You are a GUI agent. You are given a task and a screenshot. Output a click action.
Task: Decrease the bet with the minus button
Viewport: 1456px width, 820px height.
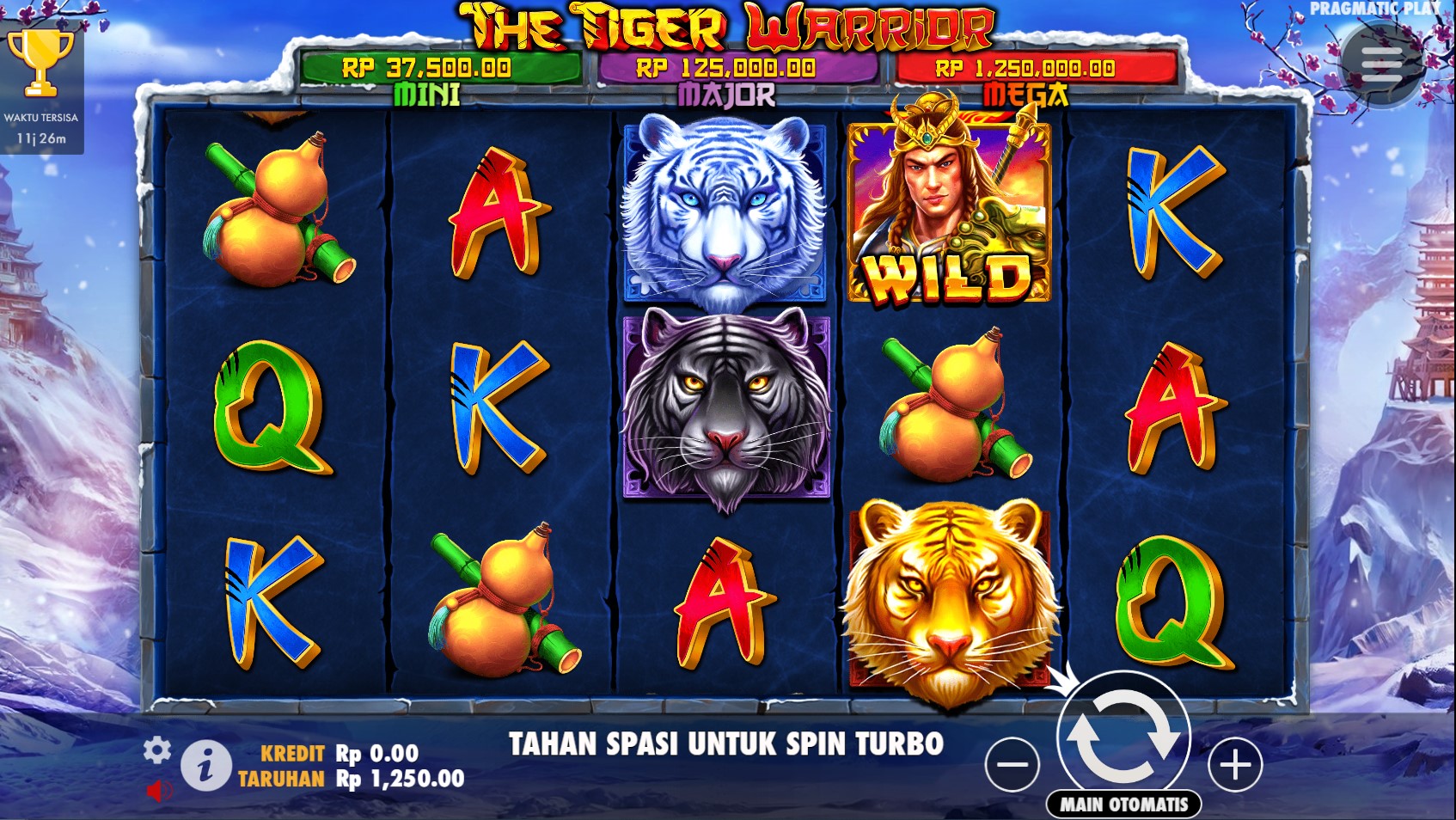[1012, 764]
